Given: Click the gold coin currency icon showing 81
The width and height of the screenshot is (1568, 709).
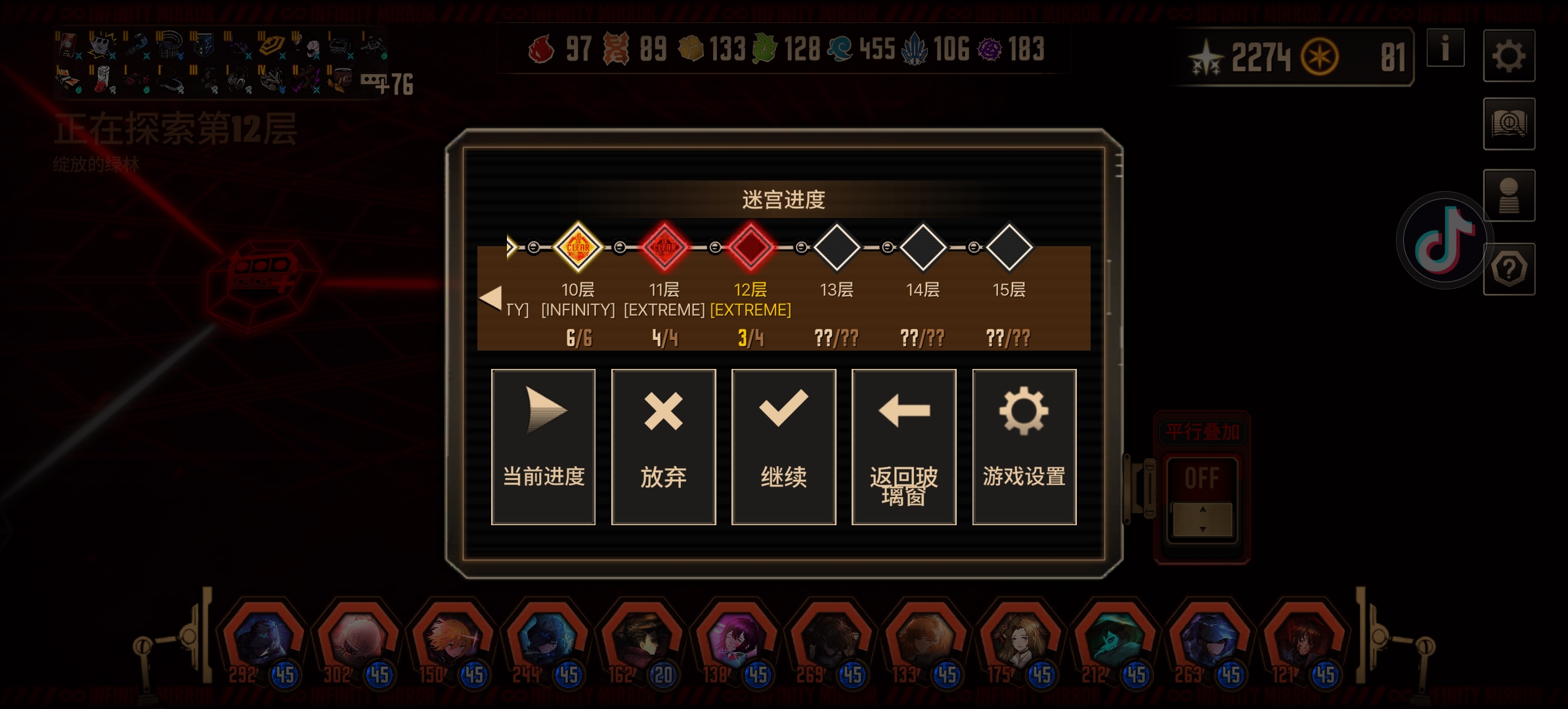Looking at the screenshot, I should 1319,56.
